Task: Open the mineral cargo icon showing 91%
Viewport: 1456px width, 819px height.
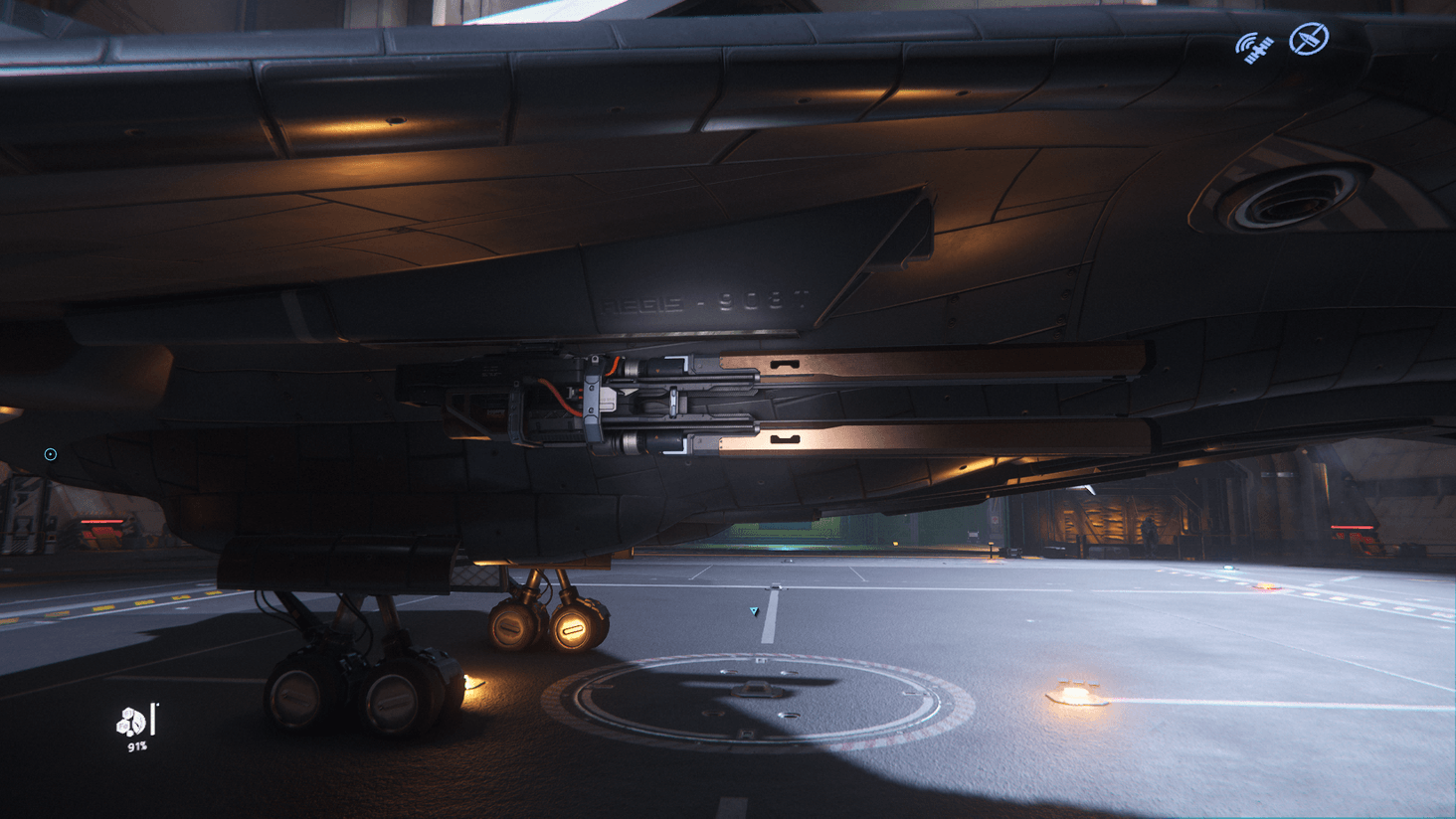Action: (130, 722)
